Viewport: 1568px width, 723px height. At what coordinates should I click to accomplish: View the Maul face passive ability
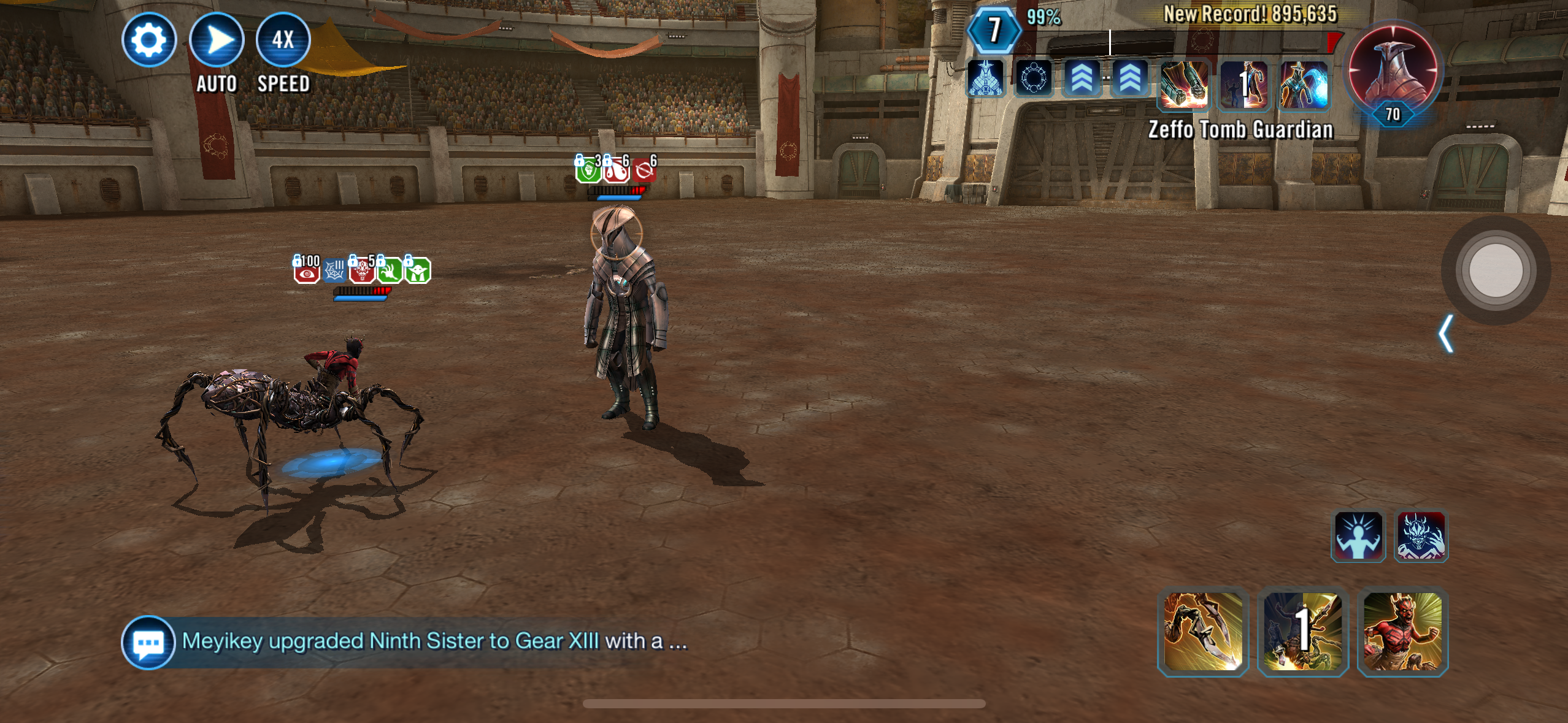1421,535
